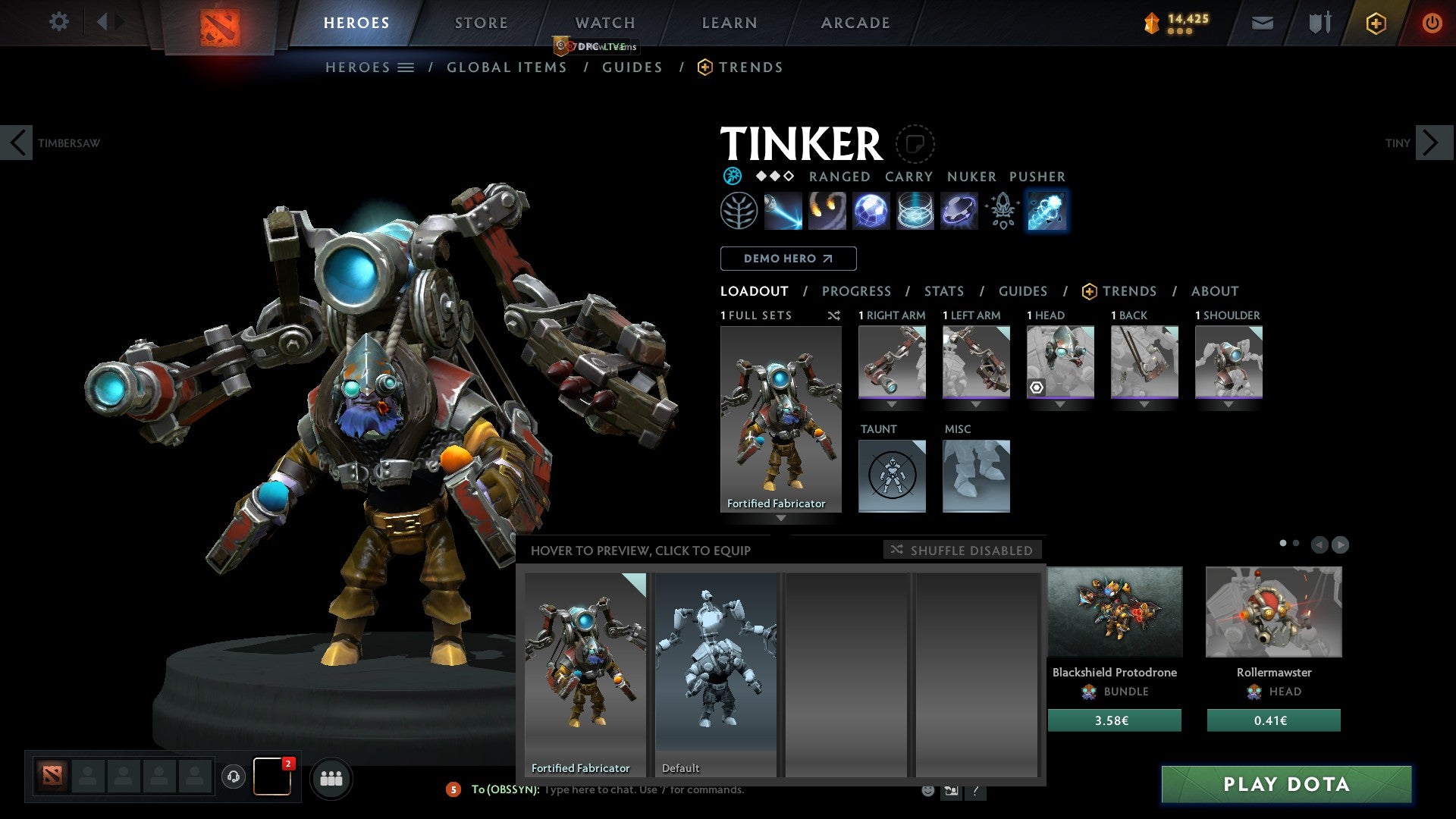Viewport: 1456px width, 819px height.
Task: Click the gem socket icon on Head item
Action: [x=1038, y=388]
